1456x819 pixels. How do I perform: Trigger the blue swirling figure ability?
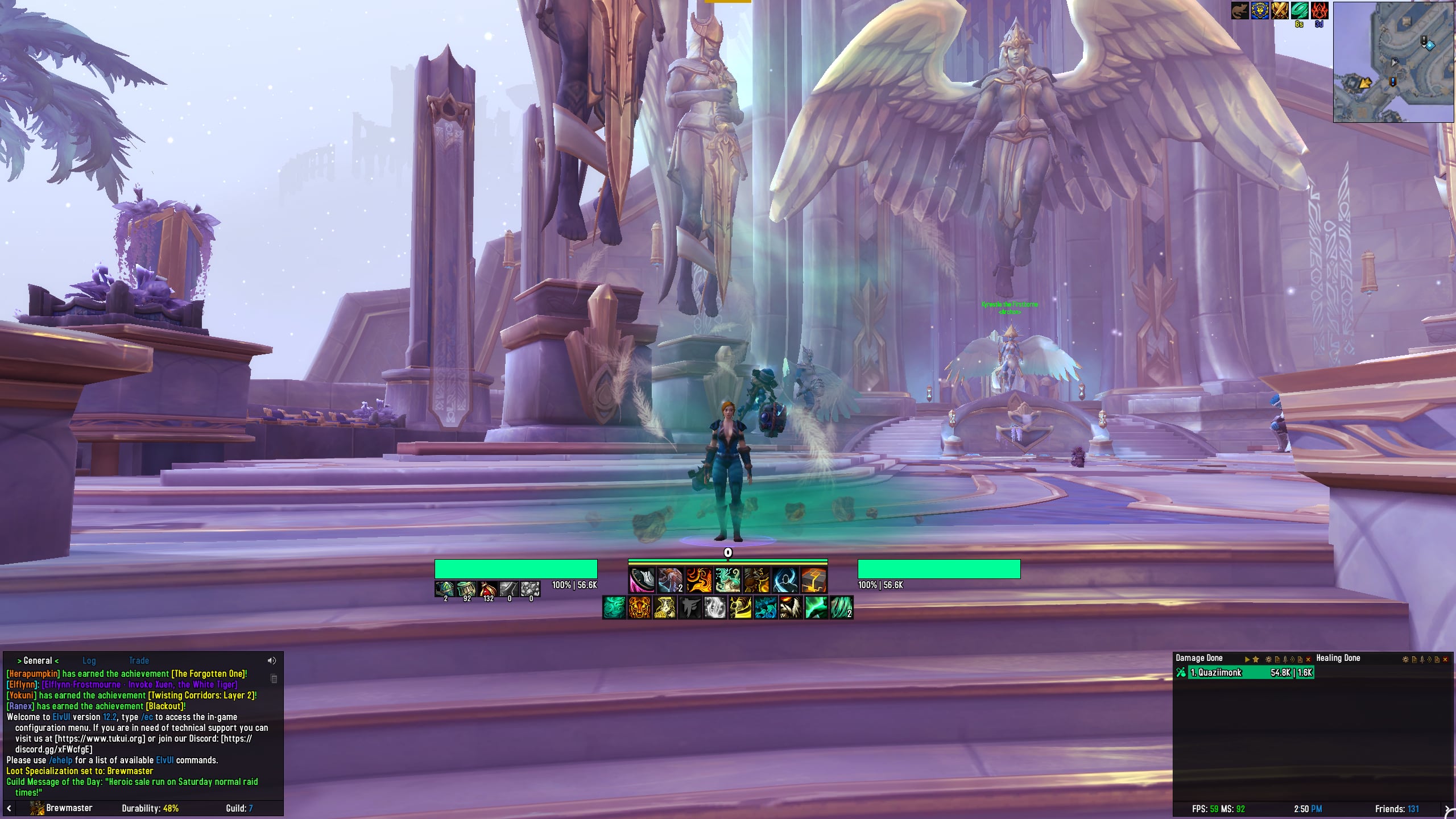pos(785,581)
